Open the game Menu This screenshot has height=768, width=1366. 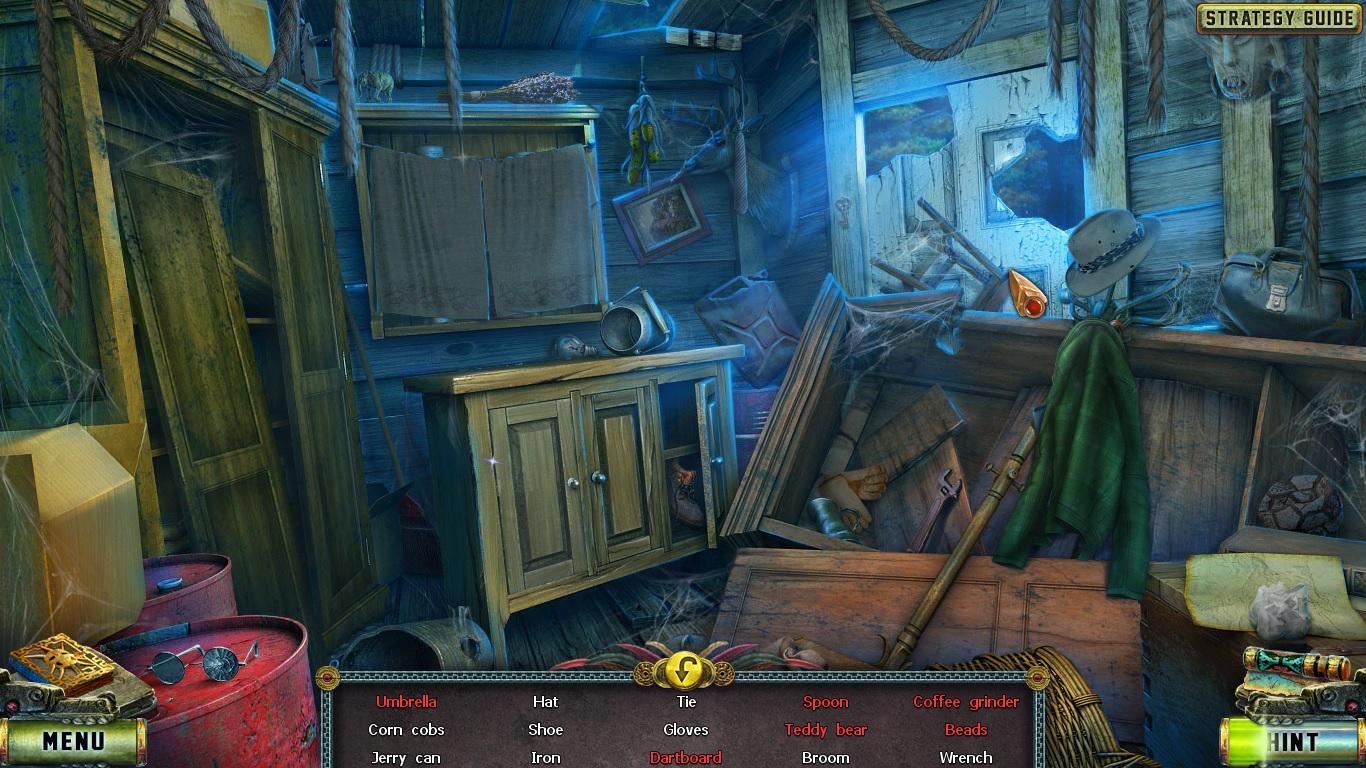point(74,742)
